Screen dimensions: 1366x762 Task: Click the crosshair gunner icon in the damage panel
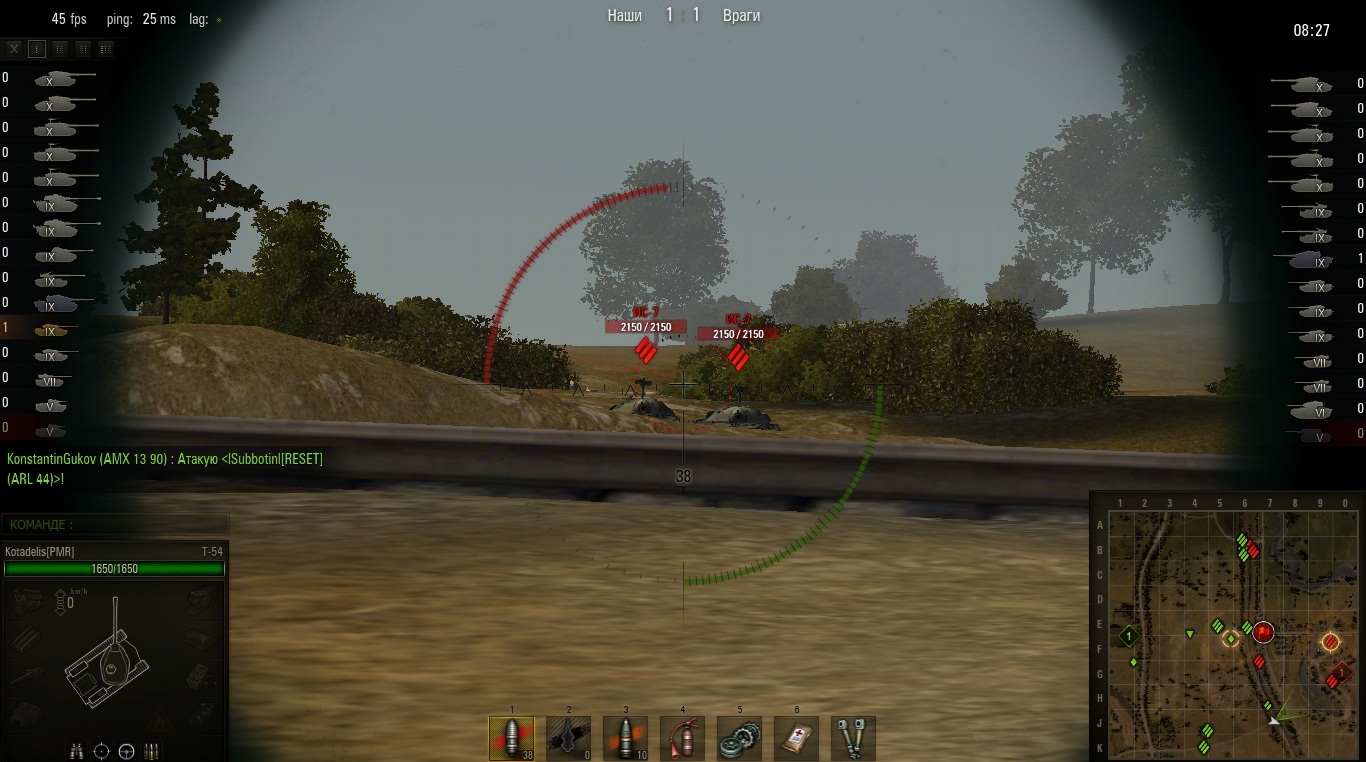(101, 751)
